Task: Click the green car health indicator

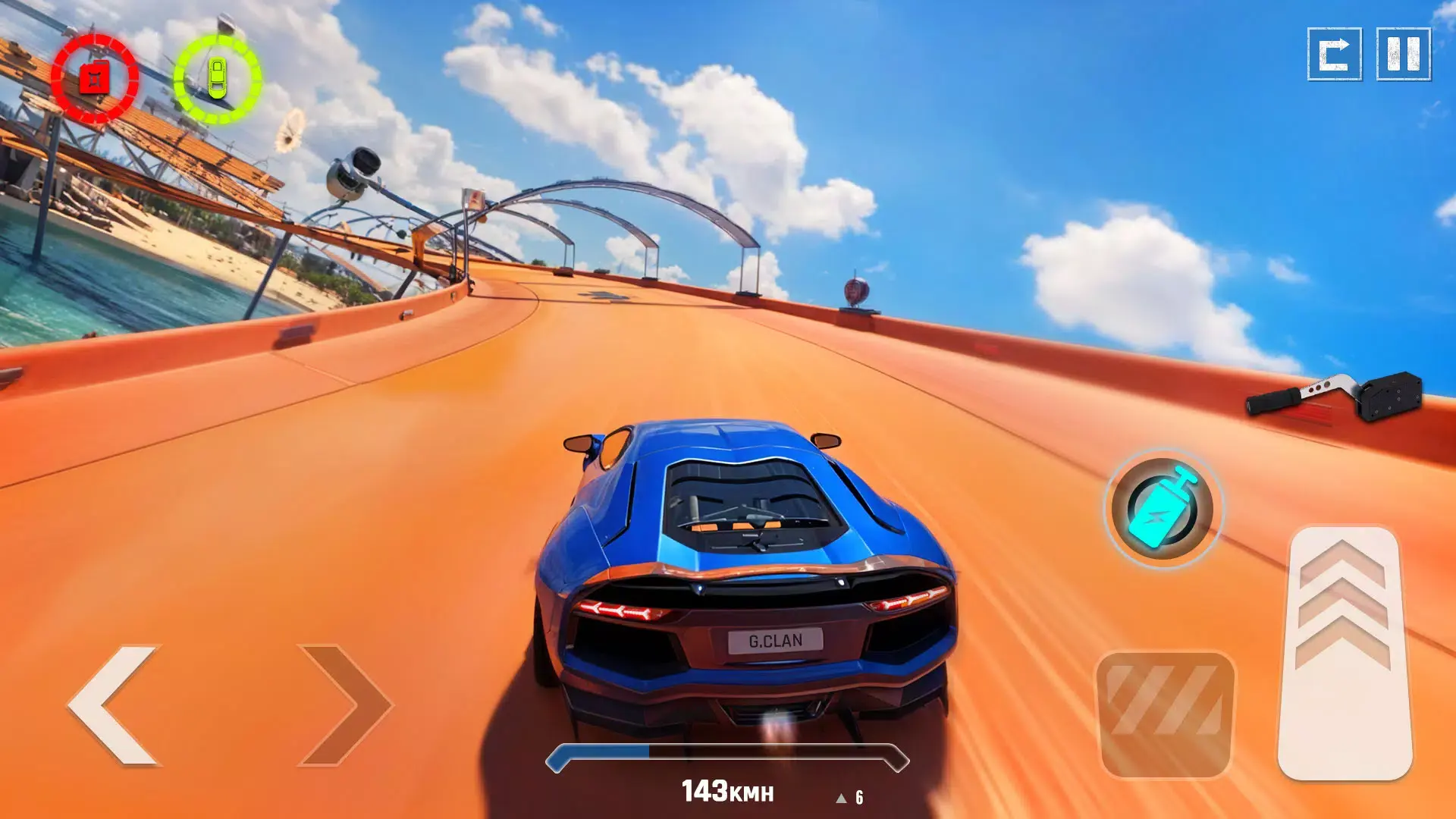Action: point(218,78)
